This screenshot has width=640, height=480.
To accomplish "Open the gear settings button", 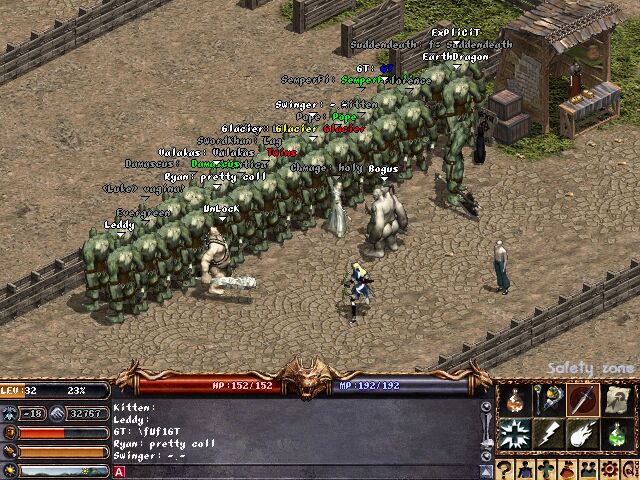I will click(609, 469).
